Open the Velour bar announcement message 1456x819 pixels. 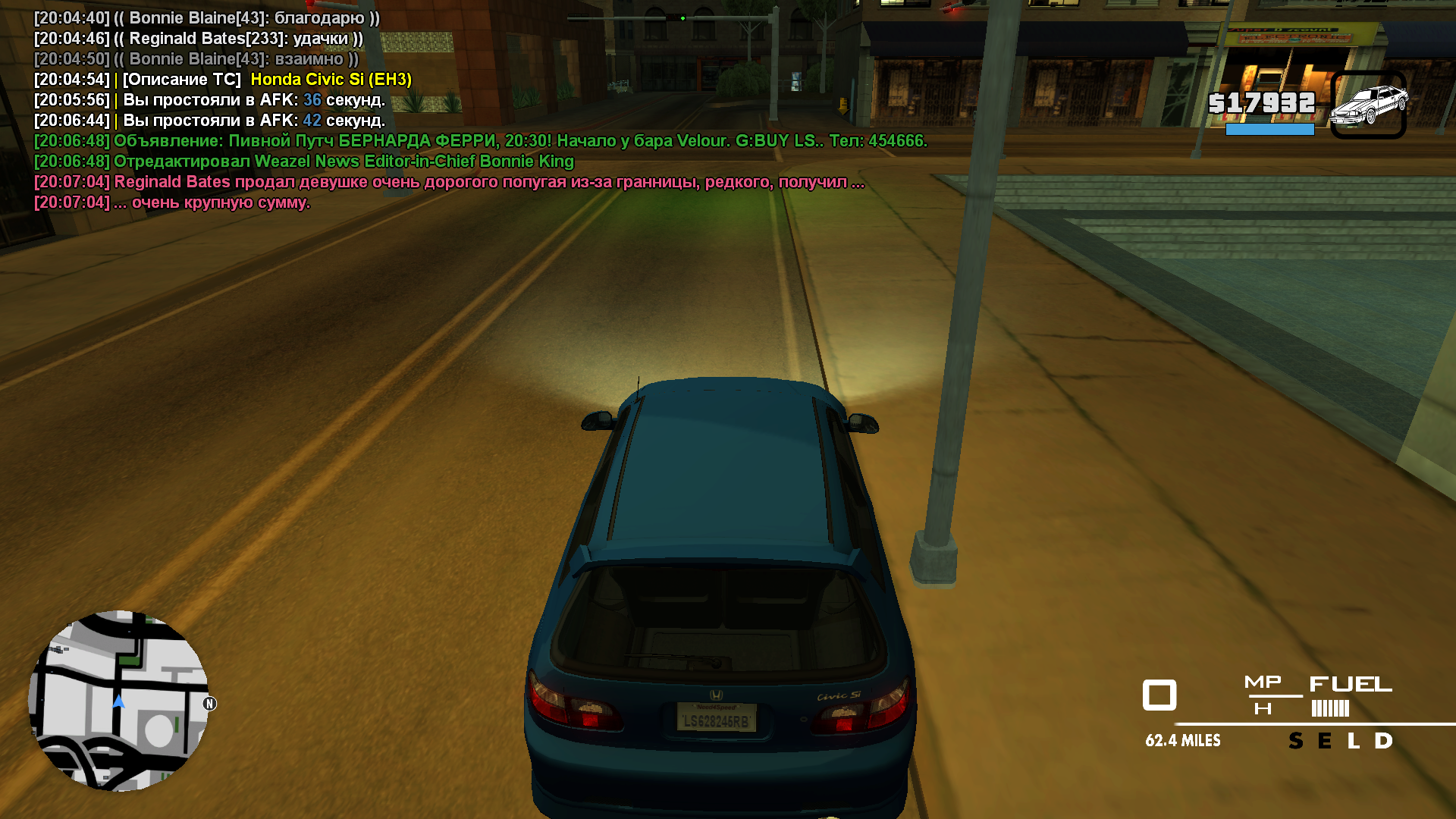tap(481, 141)
